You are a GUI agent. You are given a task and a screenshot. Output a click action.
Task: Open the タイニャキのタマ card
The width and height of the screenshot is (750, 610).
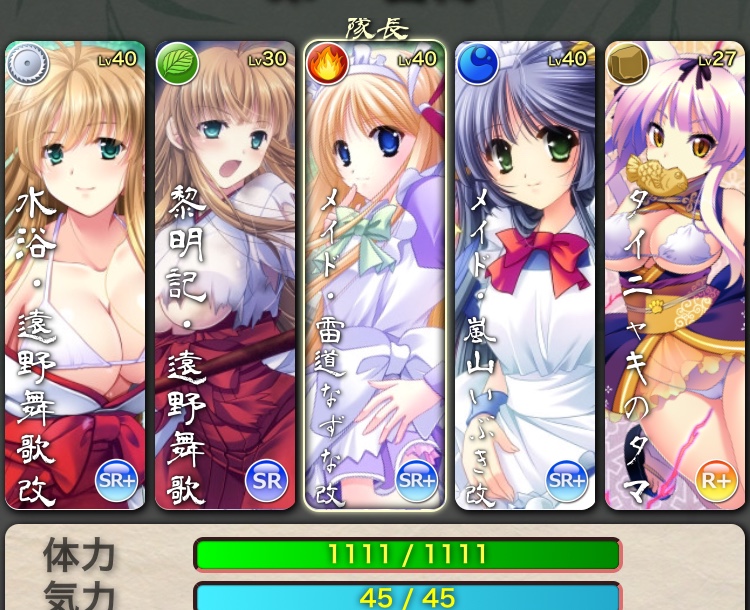coord(675,275)
